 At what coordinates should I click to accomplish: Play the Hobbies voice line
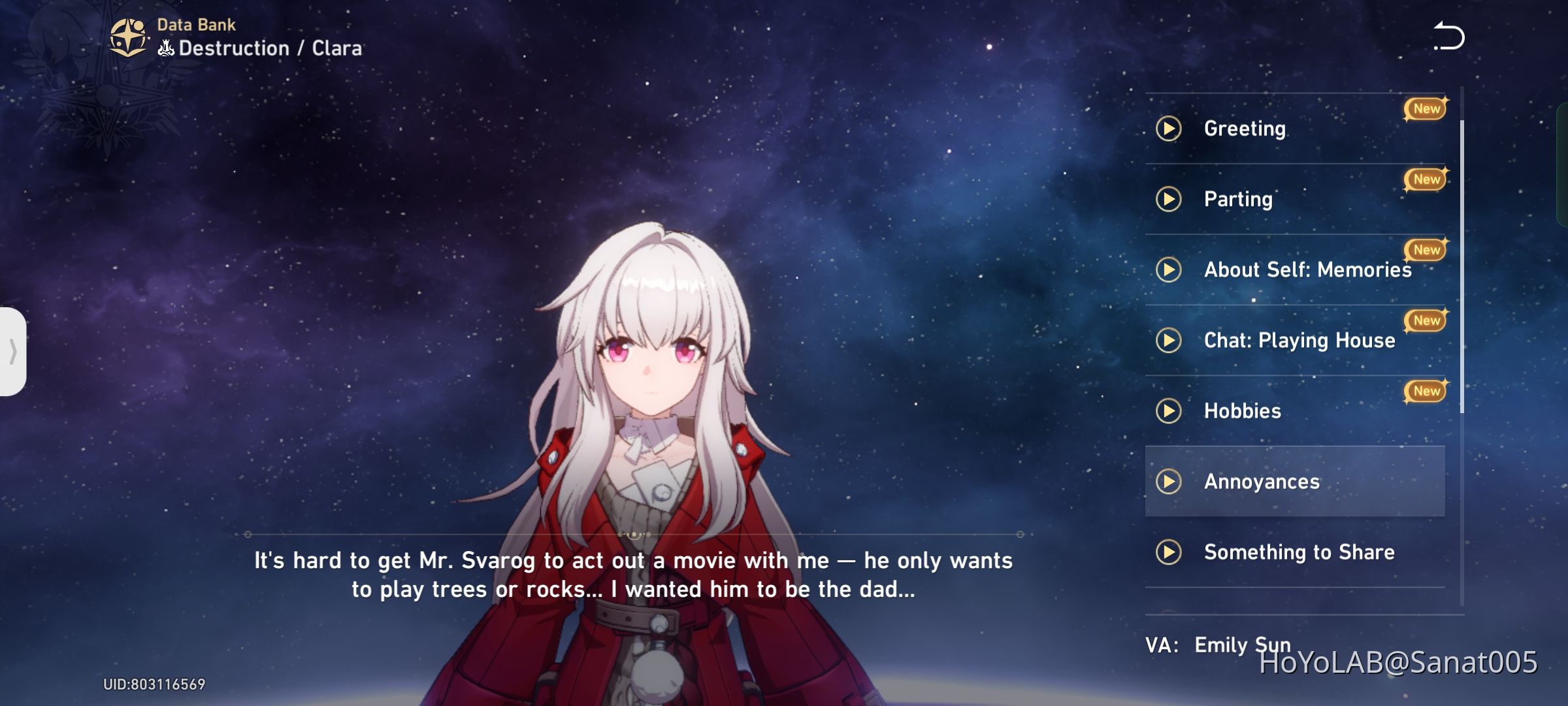(1169, 411)
